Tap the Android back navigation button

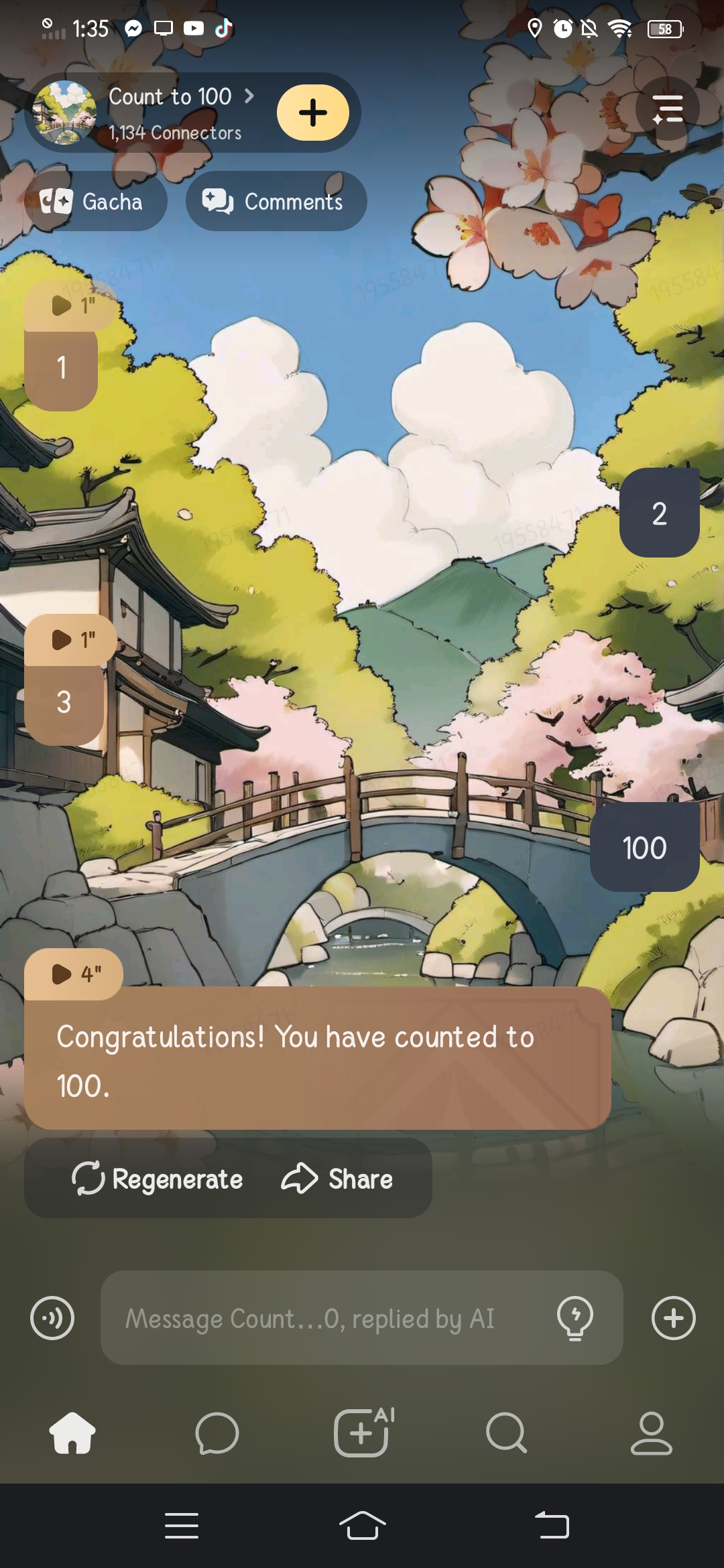(x=552, y=1526)
